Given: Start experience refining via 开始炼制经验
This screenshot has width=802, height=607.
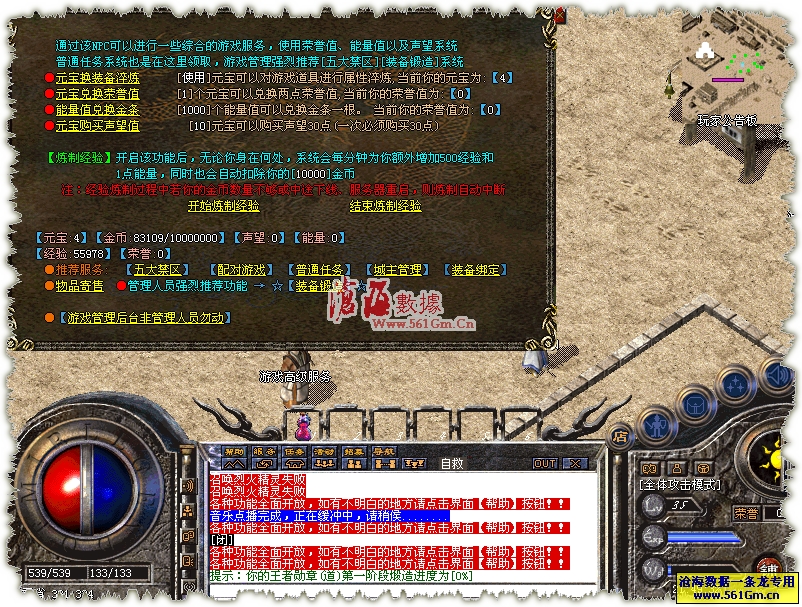Looking at the screenshot, I should click(x=223, y=205).
